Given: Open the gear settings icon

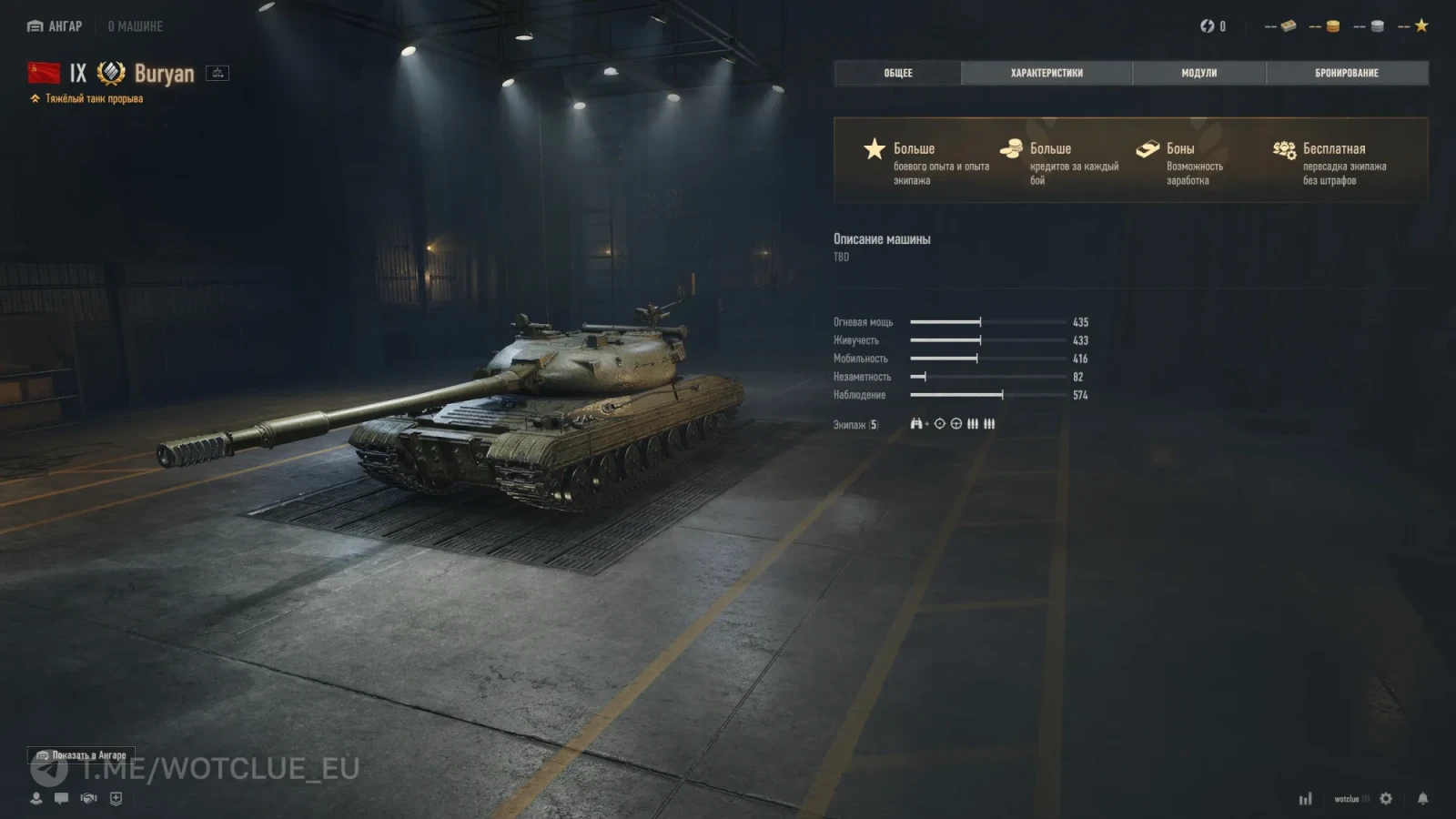Looking at the screenshot, I should coord(1386,798).
